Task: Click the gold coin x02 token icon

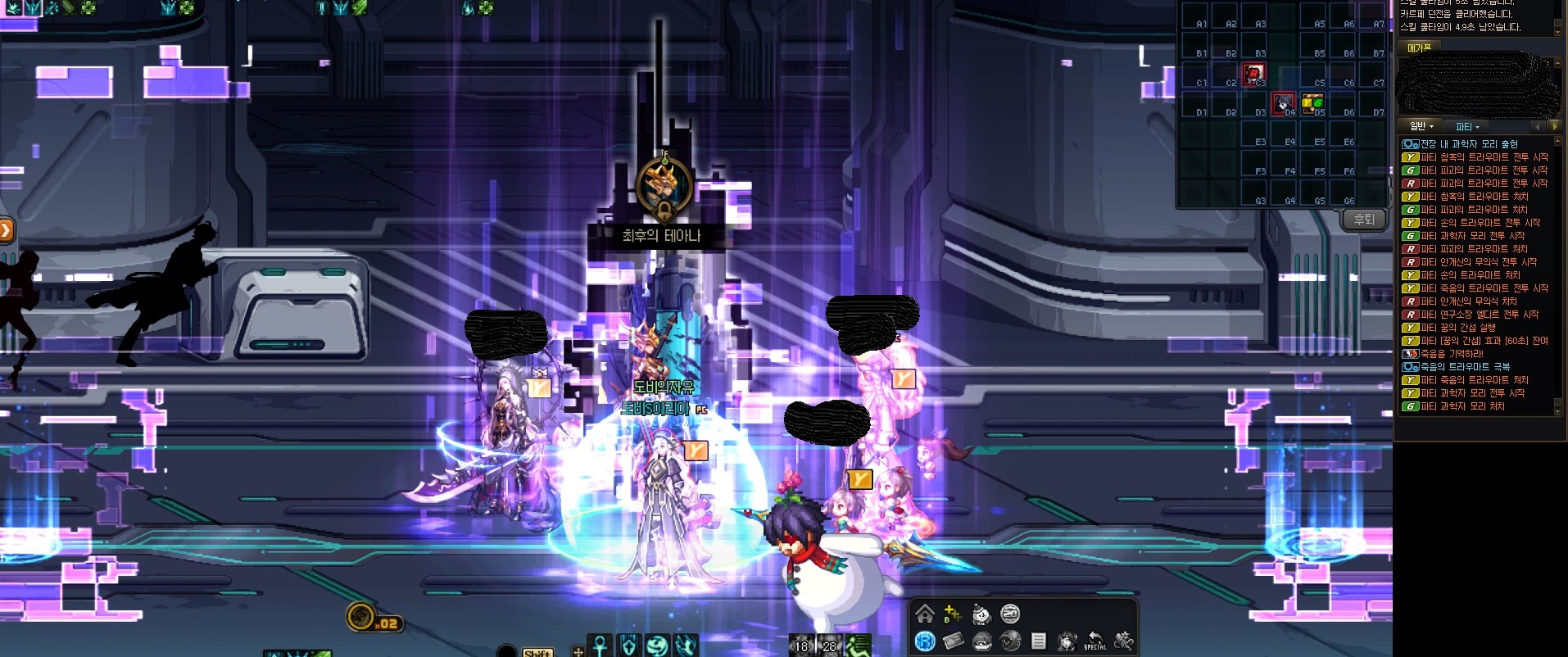Action: (x=360, y=617)
